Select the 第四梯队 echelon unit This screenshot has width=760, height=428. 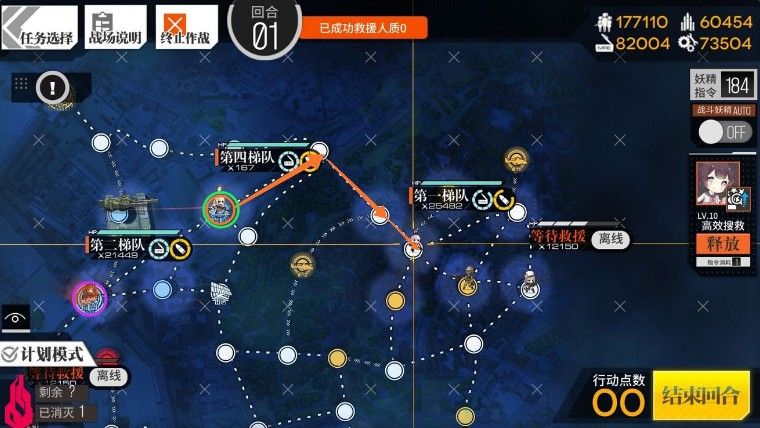(x=220, y=208)
